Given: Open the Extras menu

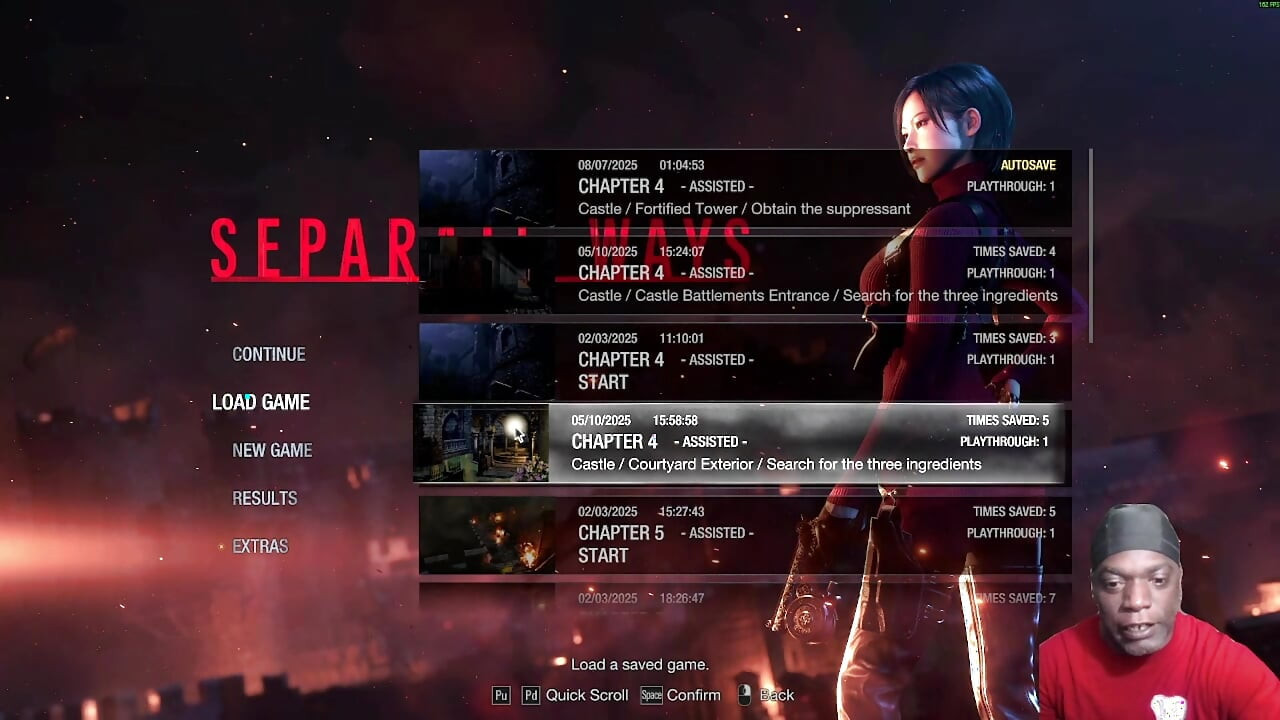Looking at the screenshot, I should pos(260,546).
